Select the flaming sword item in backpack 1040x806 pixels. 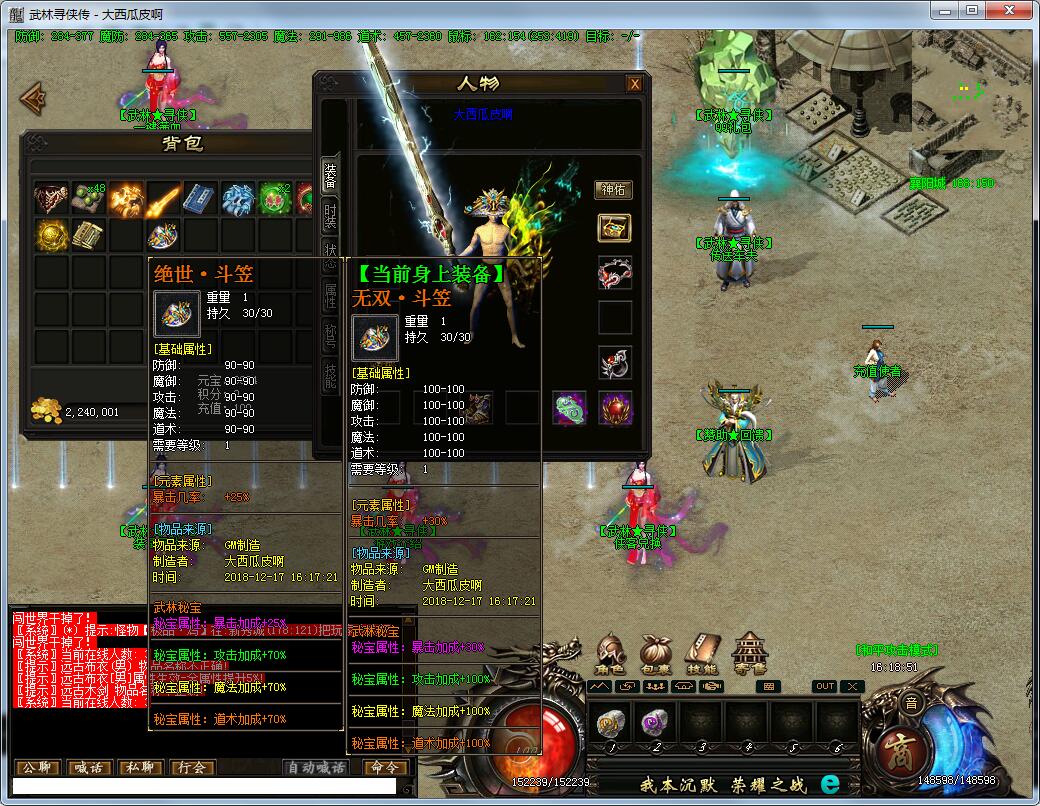coord(163,199)
